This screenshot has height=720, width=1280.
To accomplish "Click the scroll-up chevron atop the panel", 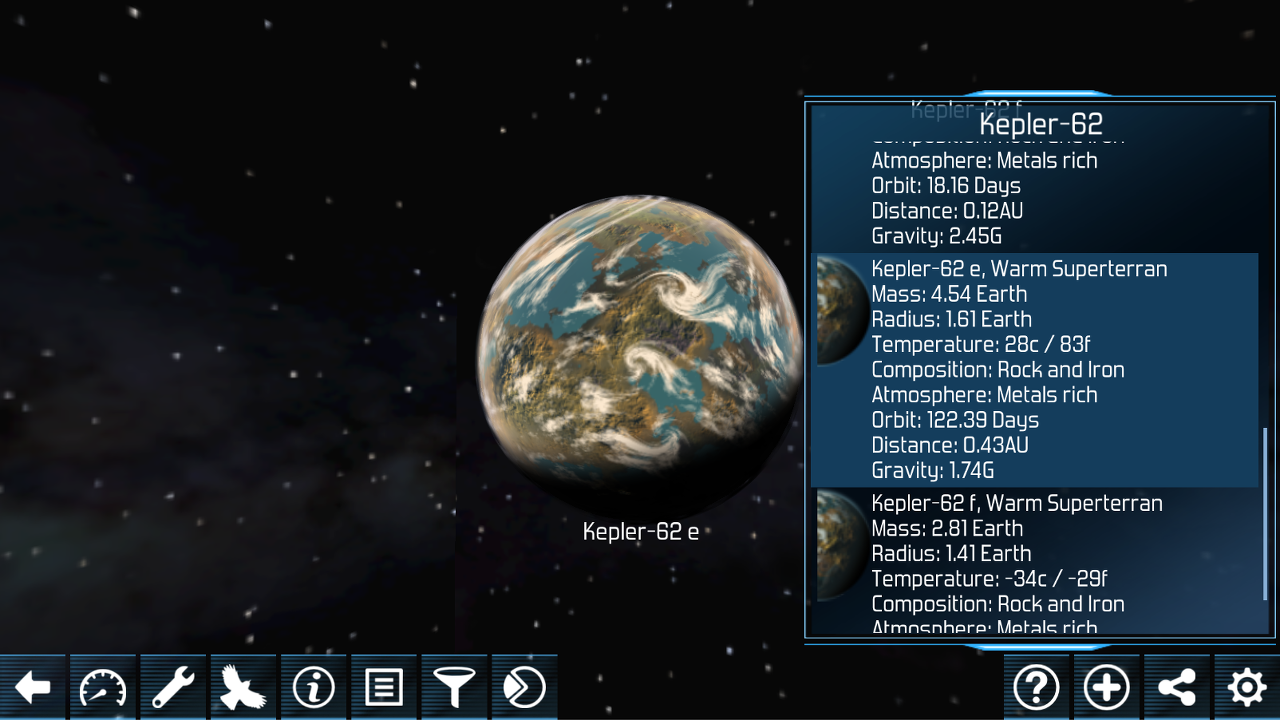I will (x=1040, y=90).
